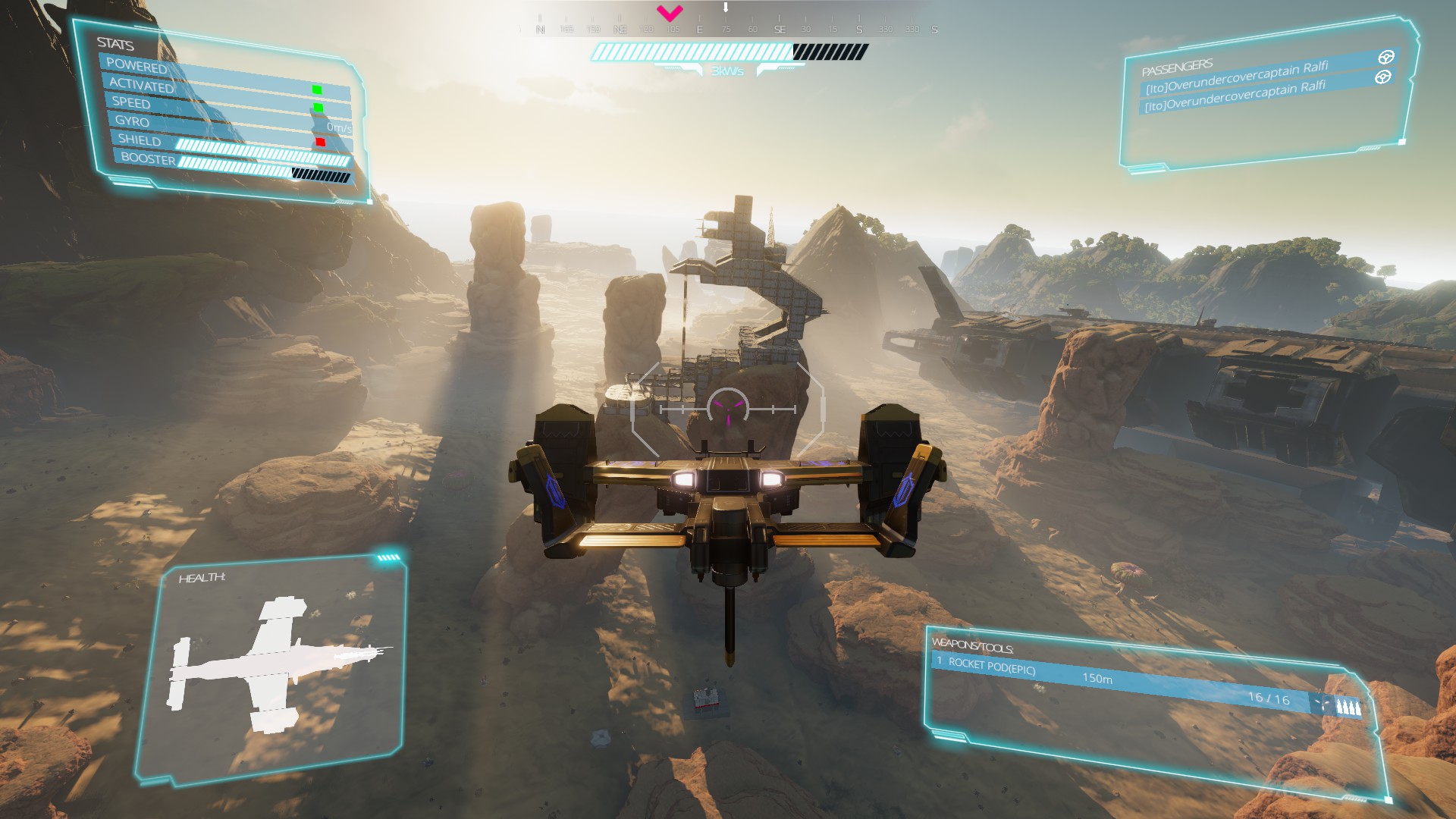Toggle the red Gyro indicator
The height and width of the screenshot is (819, 1456).
coord(320,142)
